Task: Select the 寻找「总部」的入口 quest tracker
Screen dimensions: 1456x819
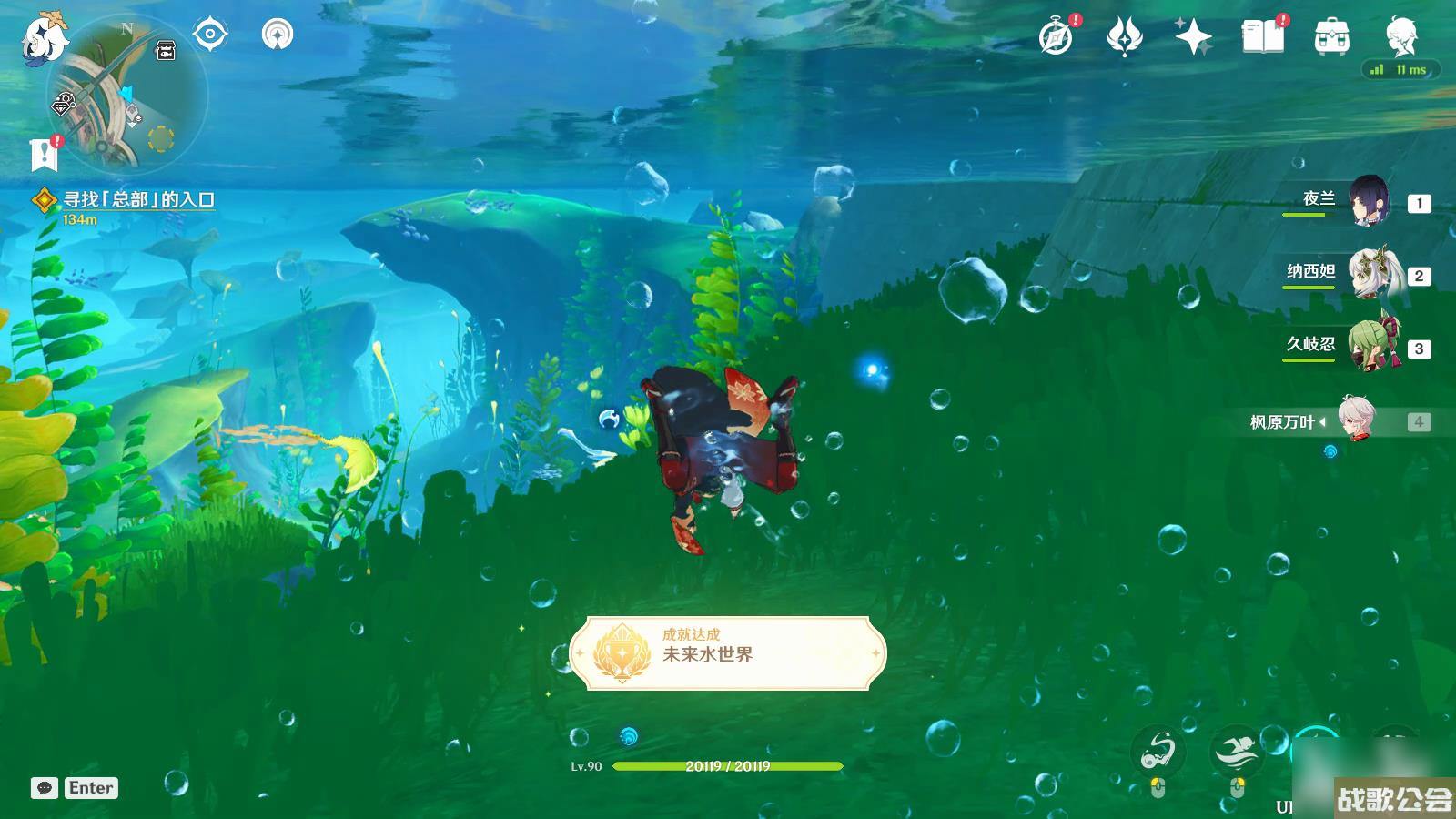Action: coord(138,200)
